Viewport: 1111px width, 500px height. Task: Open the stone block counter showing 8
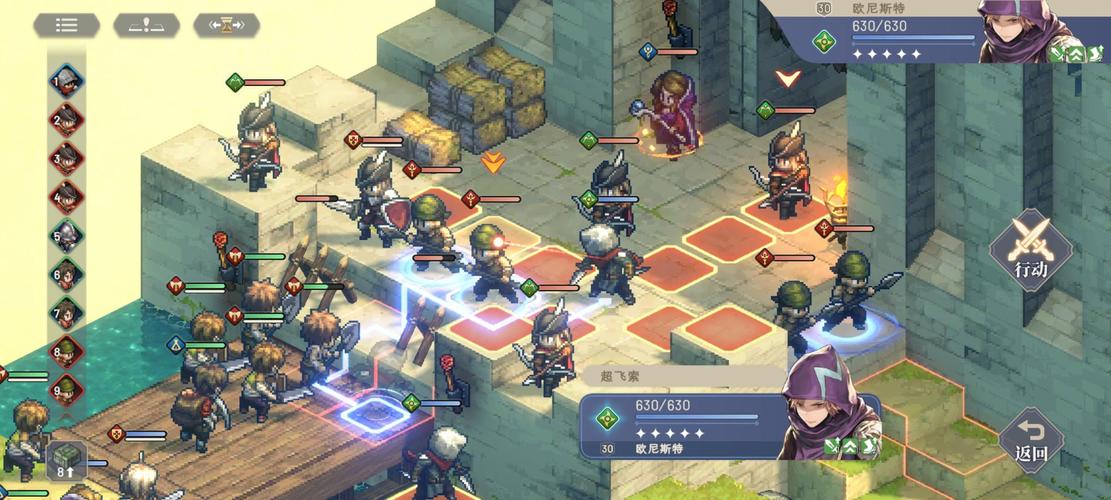click(67, 460)
